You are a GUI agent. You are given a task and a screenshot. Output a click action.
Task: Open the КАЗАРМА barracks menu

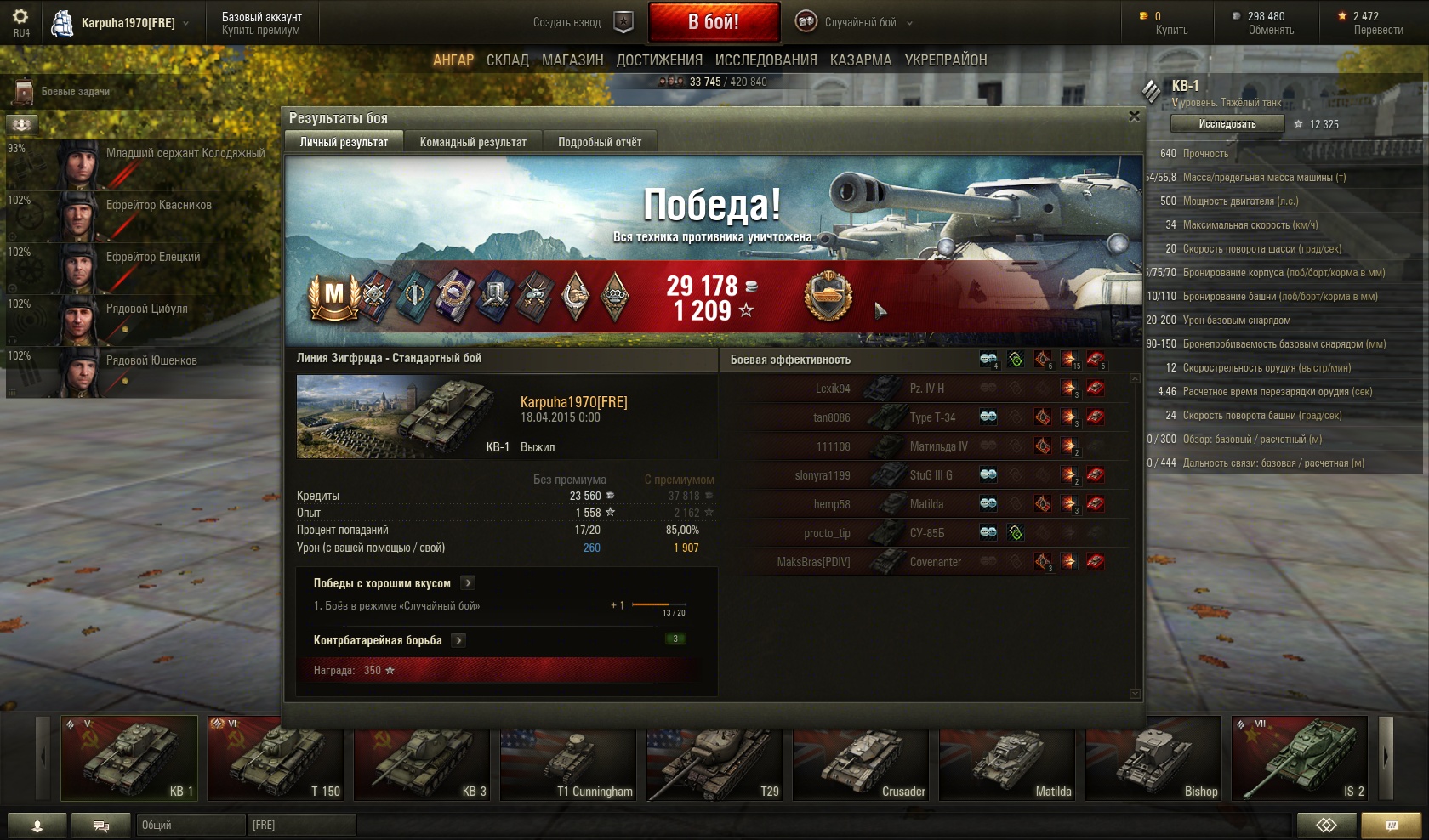pyautogui.click(x=861, y=60)
